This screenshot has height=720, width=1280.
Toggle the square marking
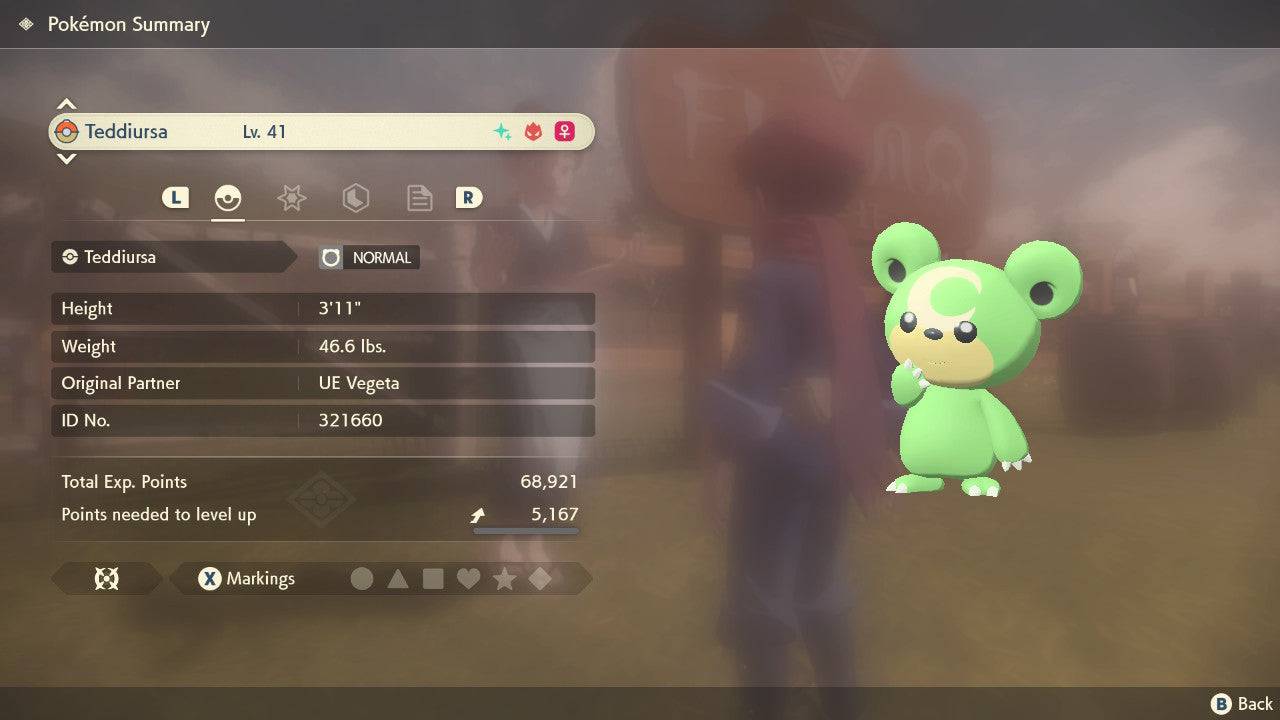[x=433, y=579]
